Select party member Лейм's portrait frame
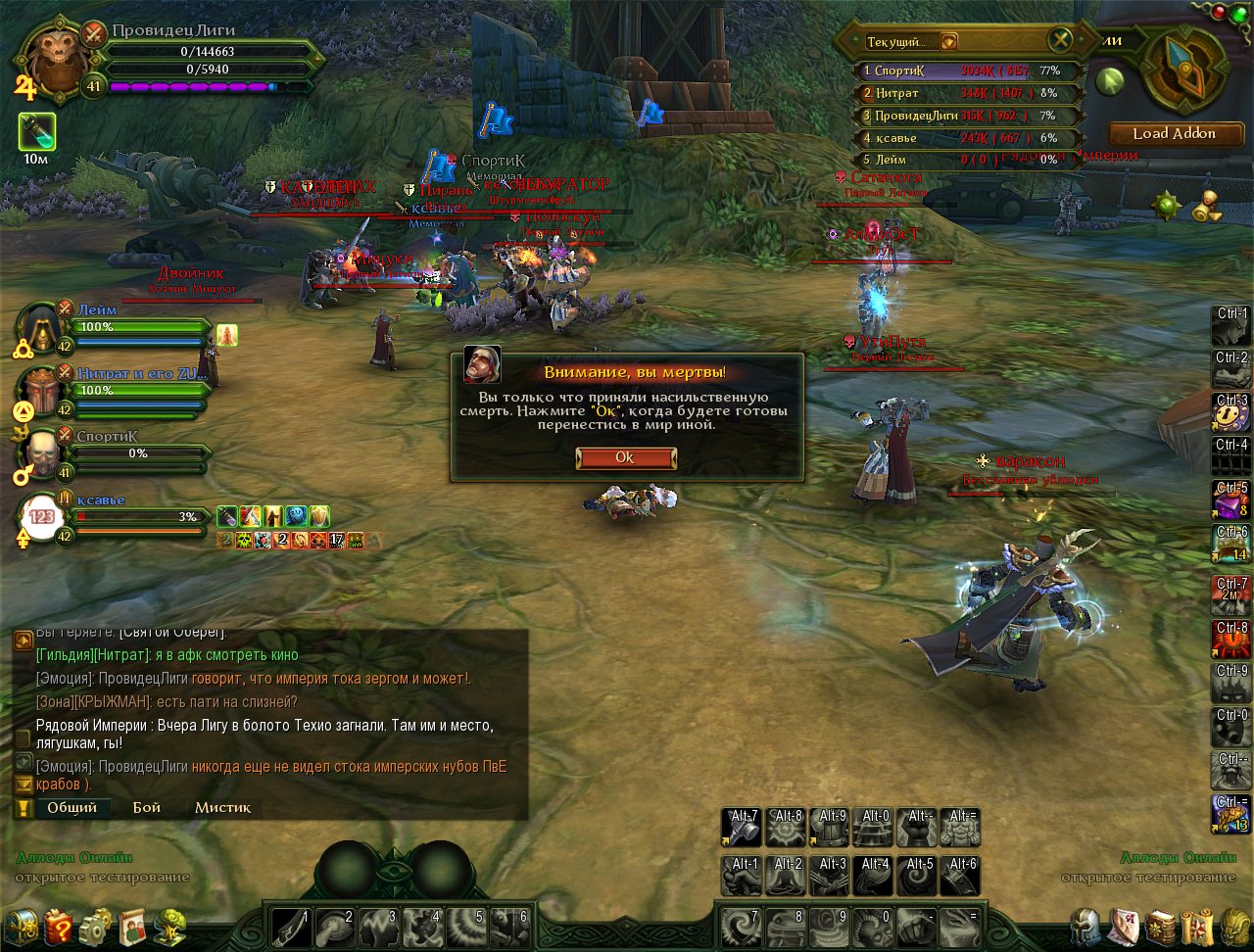Image resolution: width=1254 pixels, height=952 pixels. point(42,328)
